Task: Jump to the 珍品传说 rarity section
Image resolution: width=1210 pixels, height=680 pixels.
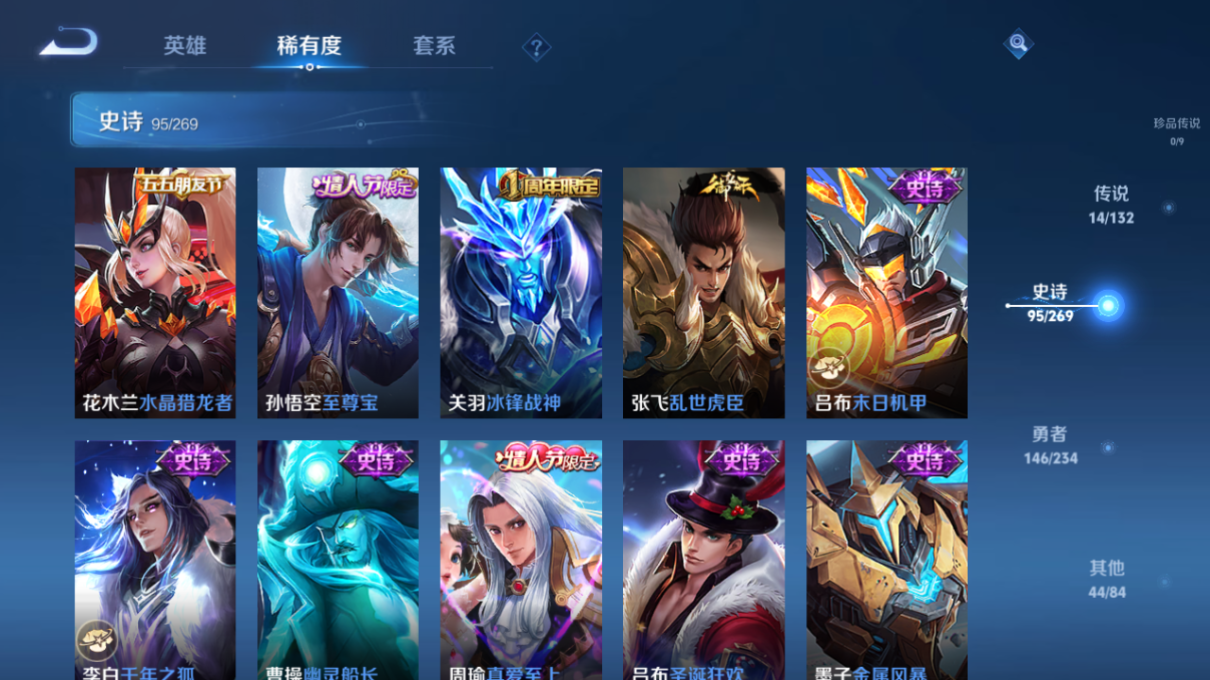Action: pos(1176,130)
